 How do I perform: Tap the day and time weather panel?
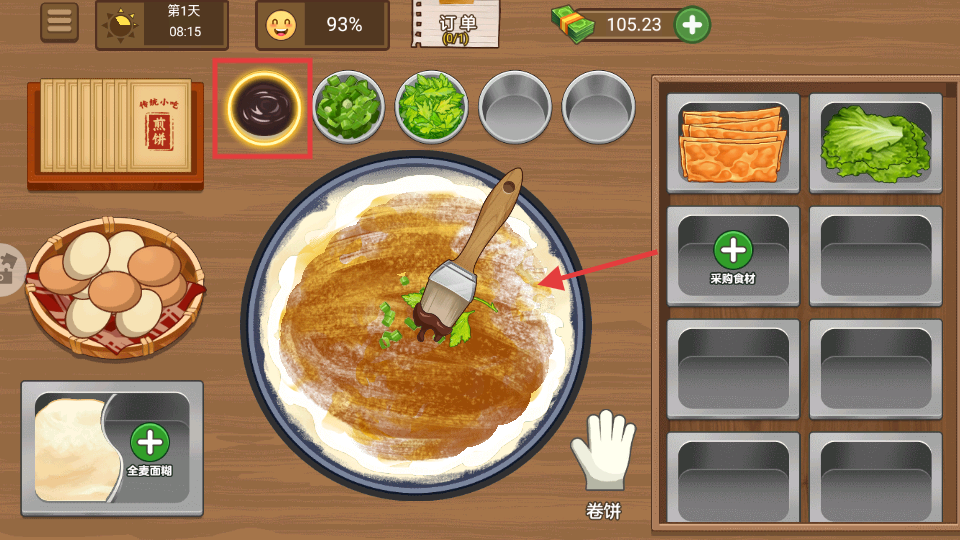pyautogui.click(x=161, y=25)
